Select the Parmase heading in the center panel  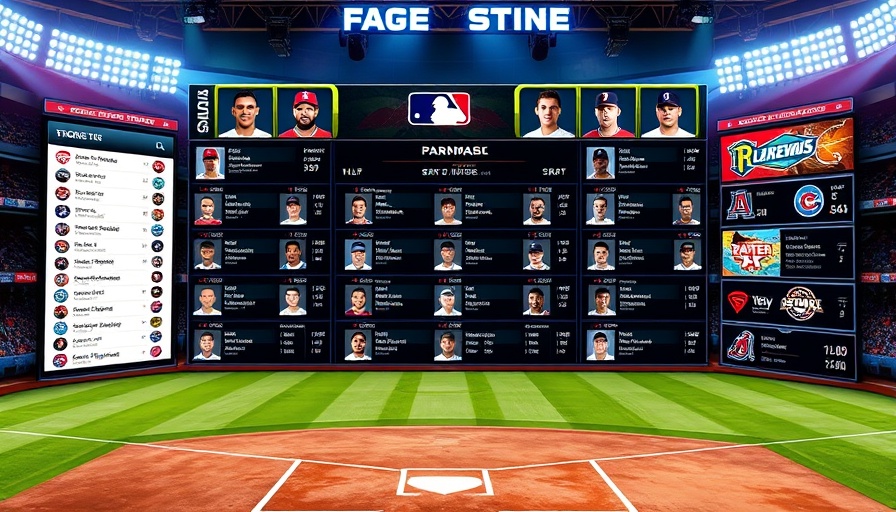[455, 151]
